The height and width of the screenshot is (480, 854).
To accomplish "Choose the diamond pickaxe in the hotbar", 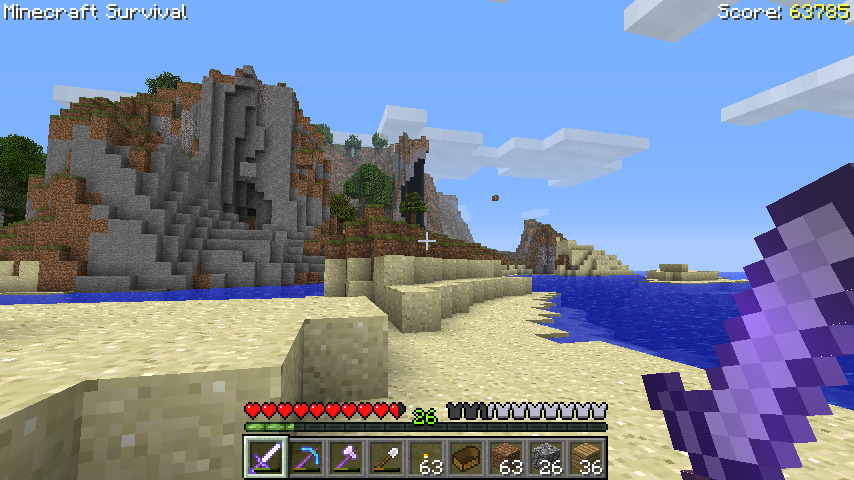I will 306,458.
